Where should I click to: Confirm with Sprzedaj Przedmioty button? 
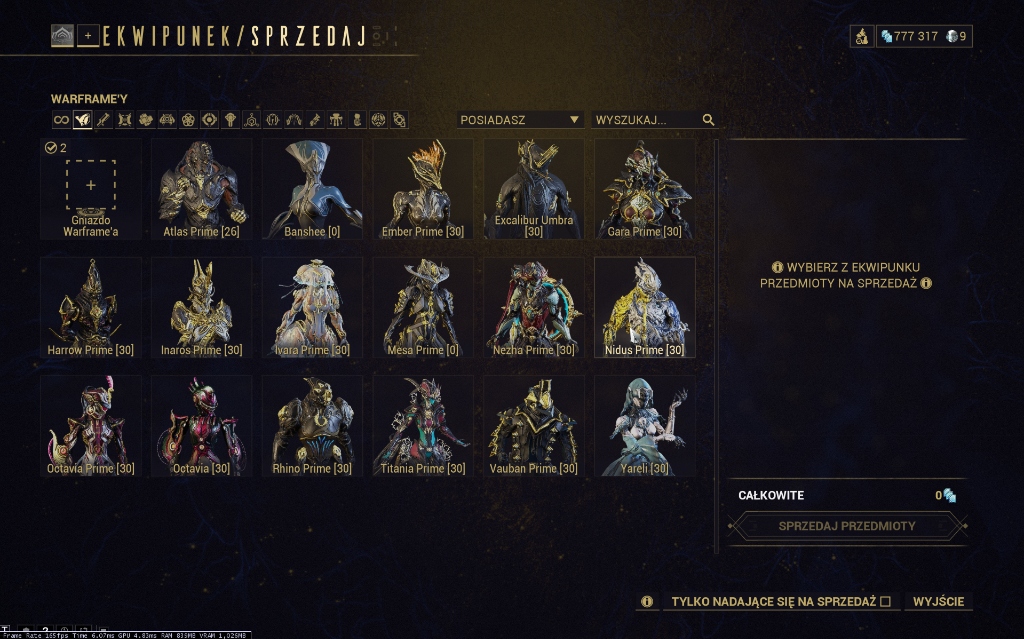pos(847,525)
